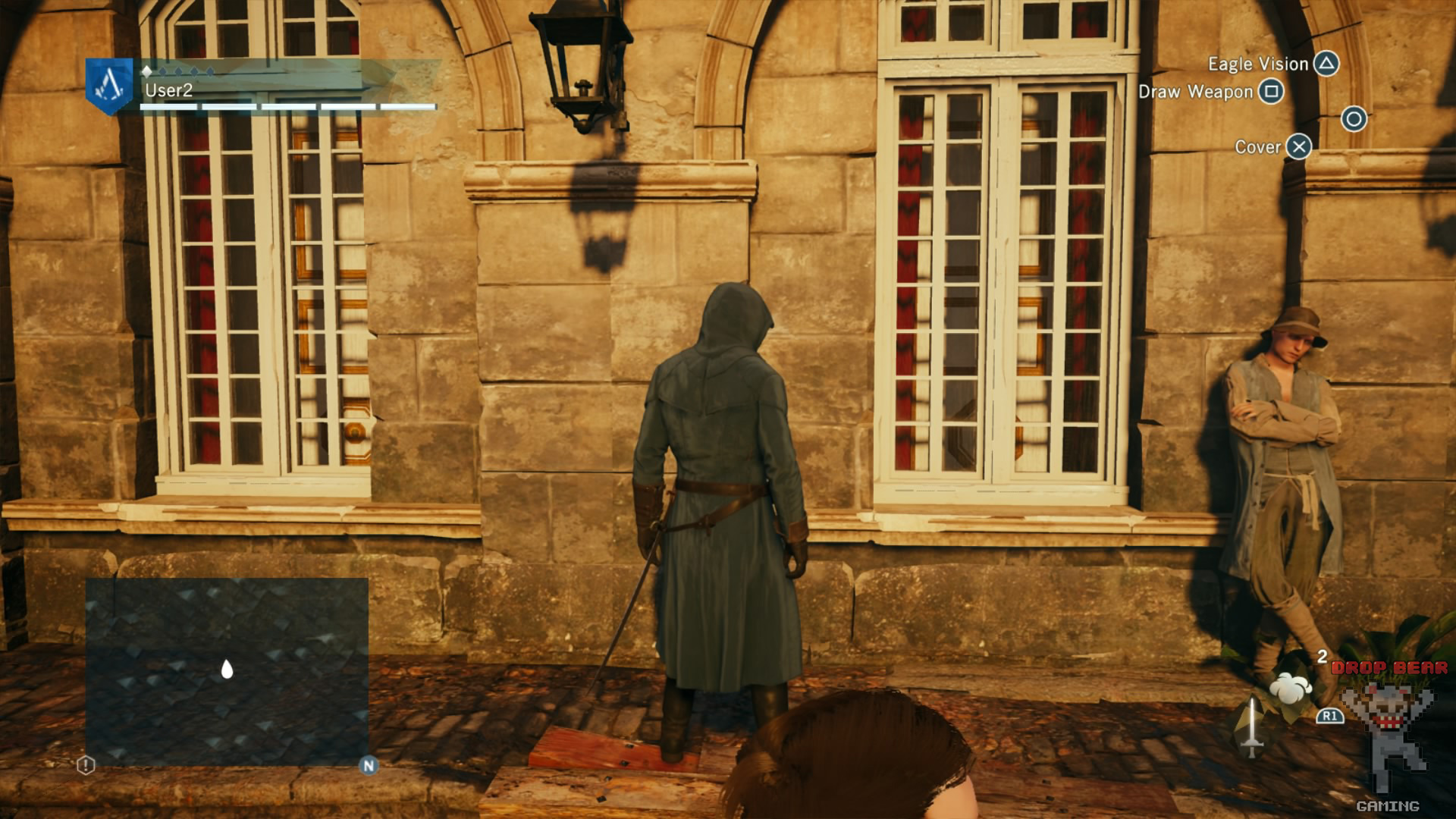Open the minimap
Screen dimensions: 1456x819
pyautogui.click(x=227, y=671)
